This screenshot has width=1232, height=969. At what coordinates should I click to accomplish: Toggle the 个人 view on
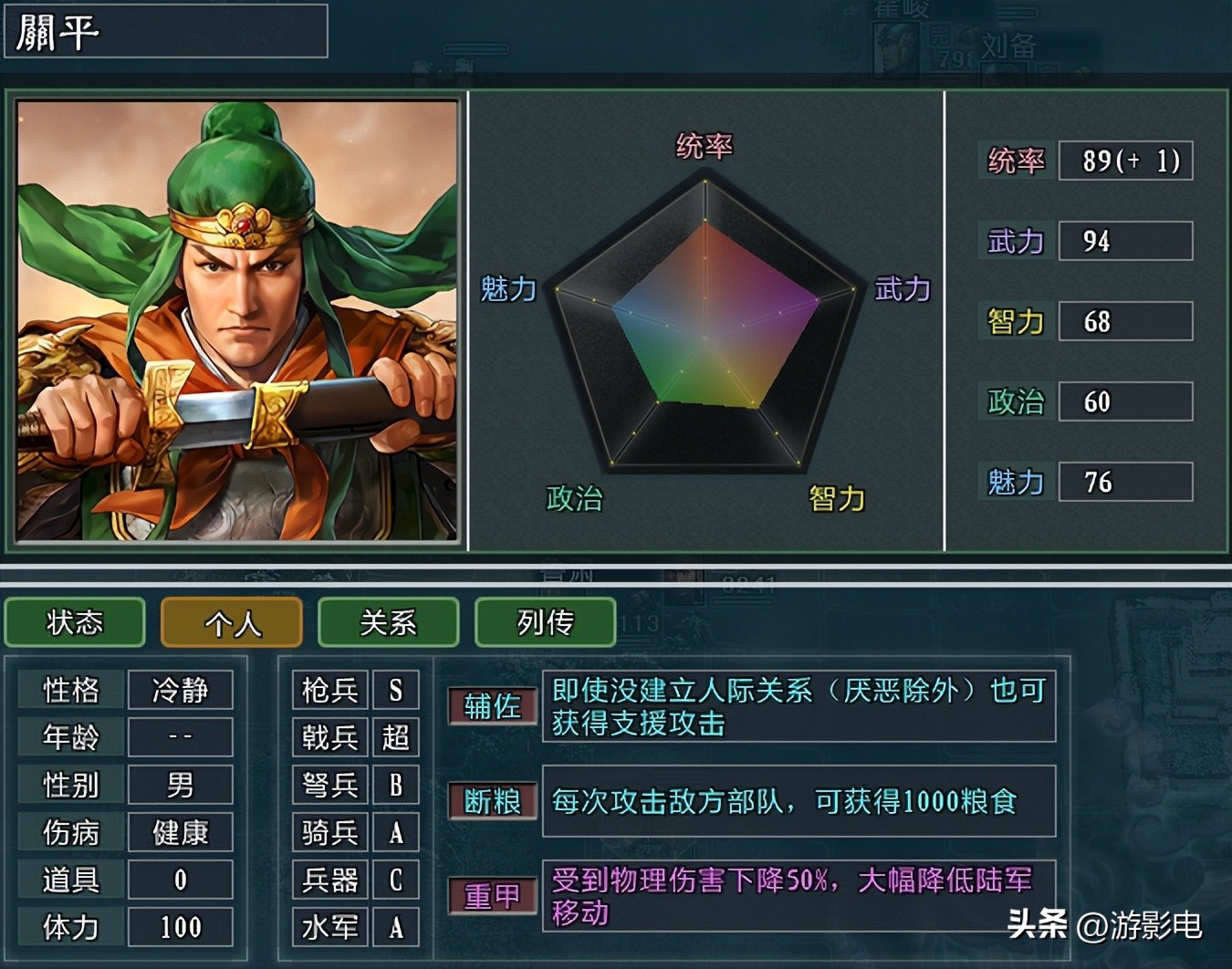231,622
